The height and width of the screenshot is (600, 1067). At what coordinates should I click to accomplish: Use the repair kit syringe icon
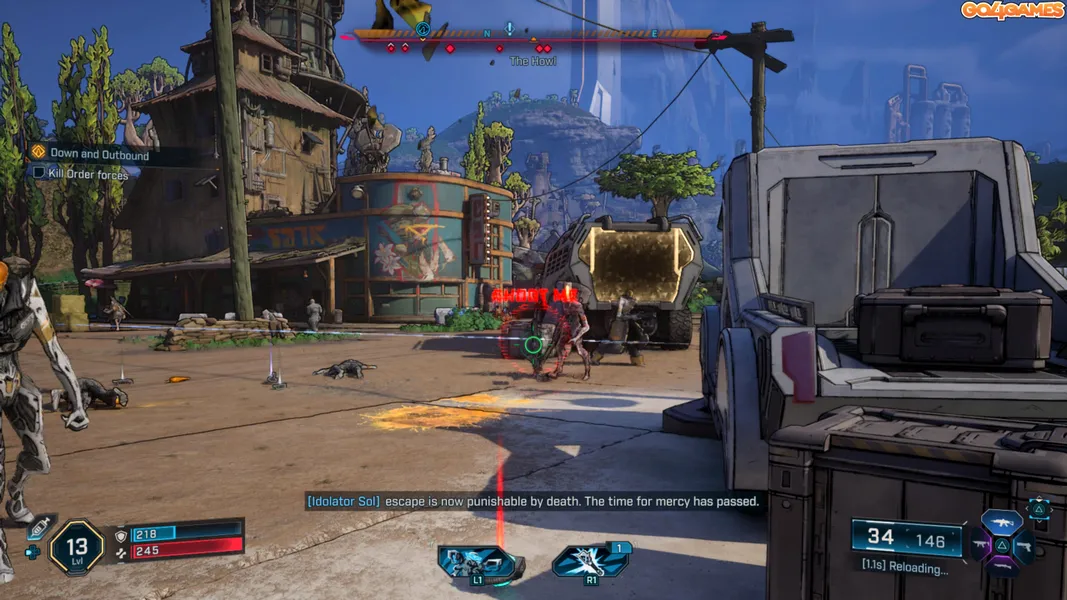coord(38,529)
